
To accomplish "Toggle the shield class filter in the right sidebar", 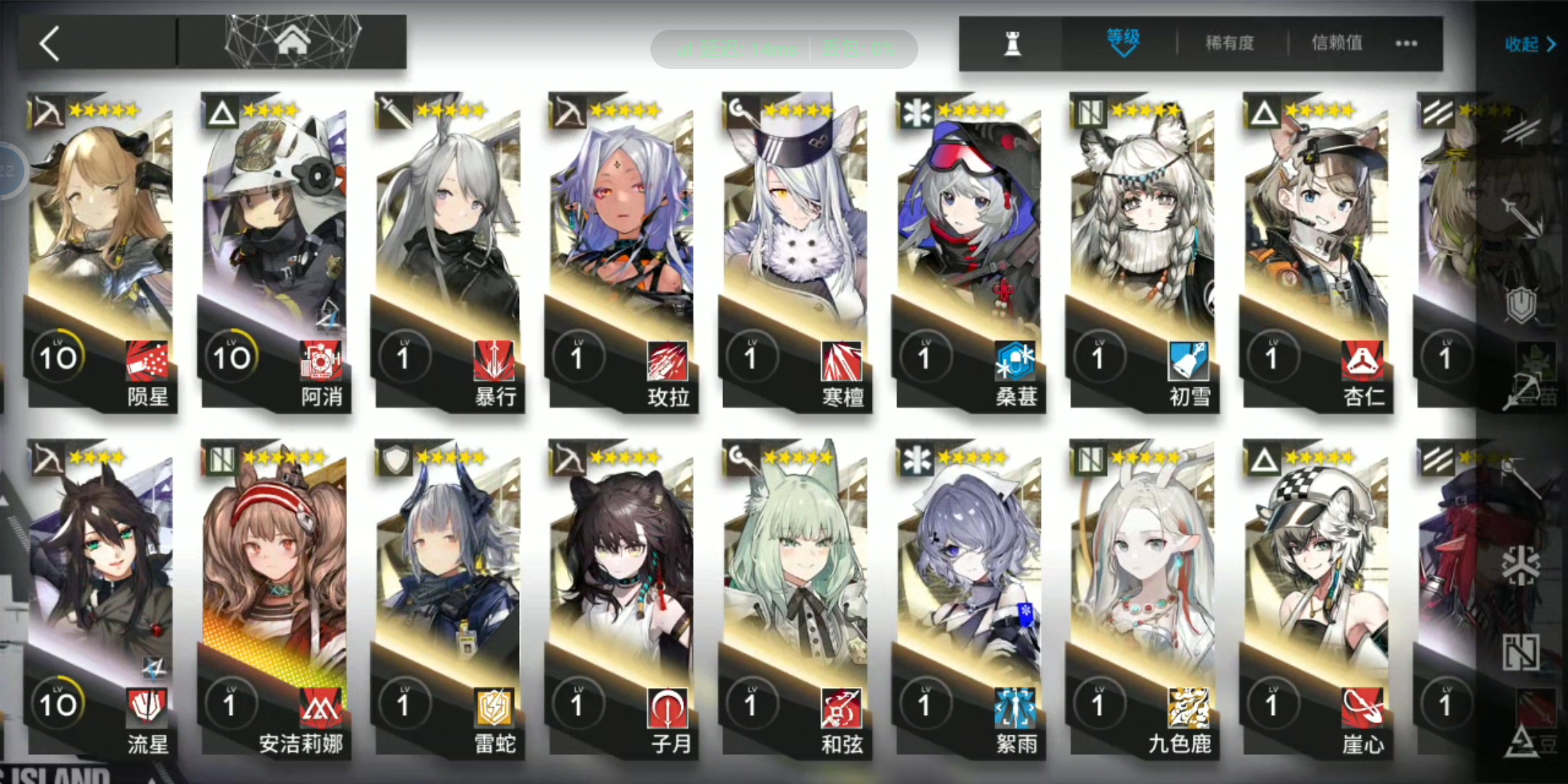I will coord(1522,305).
